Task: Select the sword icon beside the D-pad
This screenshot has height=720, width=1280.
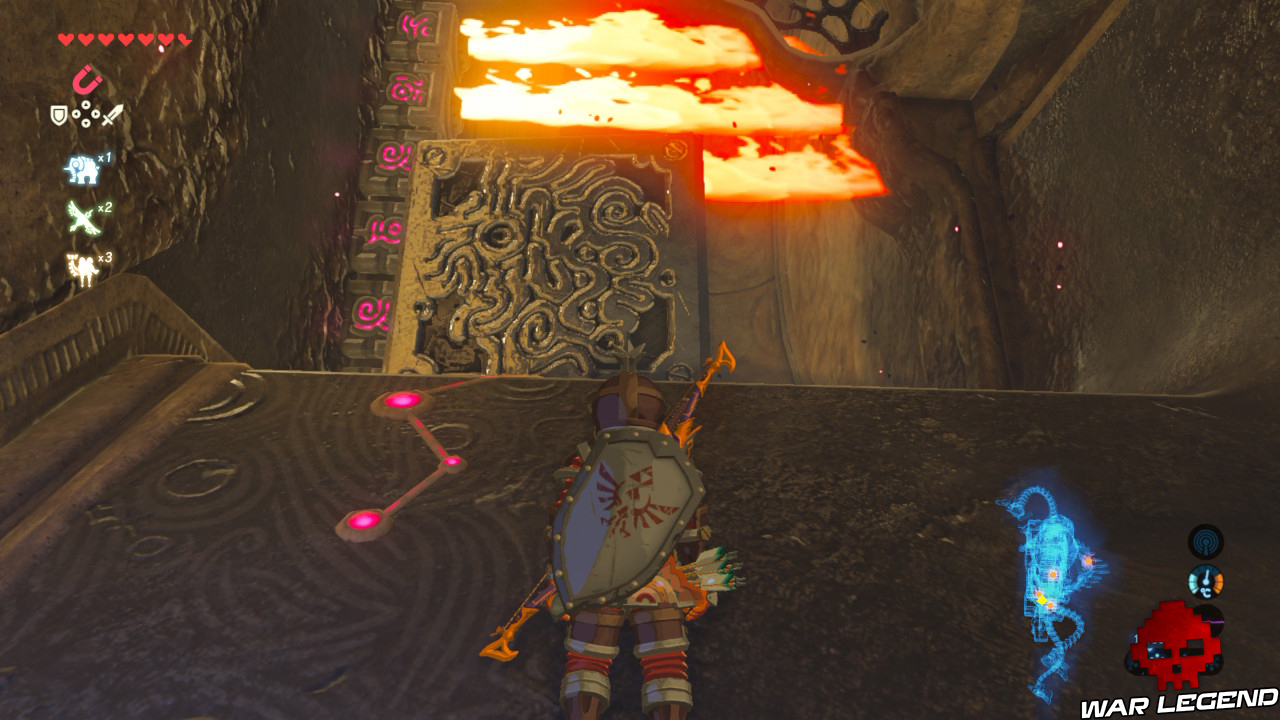Action: click(x=111, y=115)
